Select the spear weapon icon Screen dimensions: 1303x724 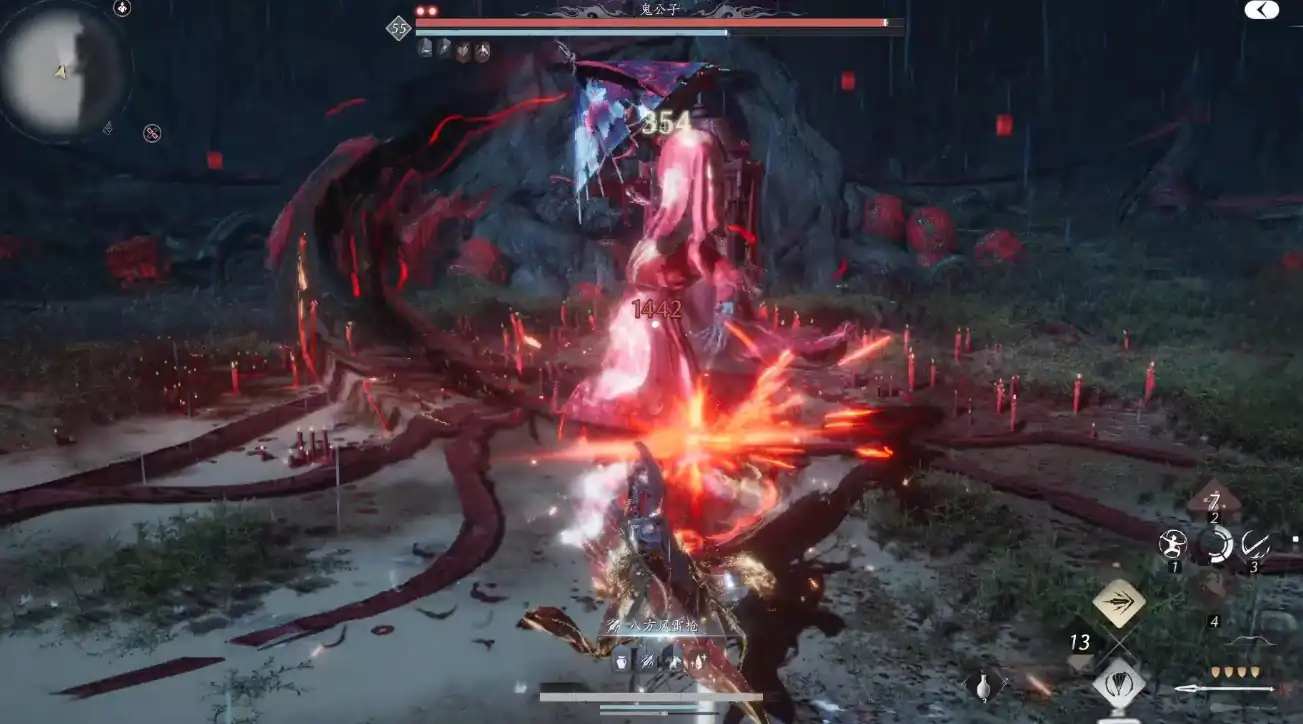pyautogui.click(x=1225, y=689)
